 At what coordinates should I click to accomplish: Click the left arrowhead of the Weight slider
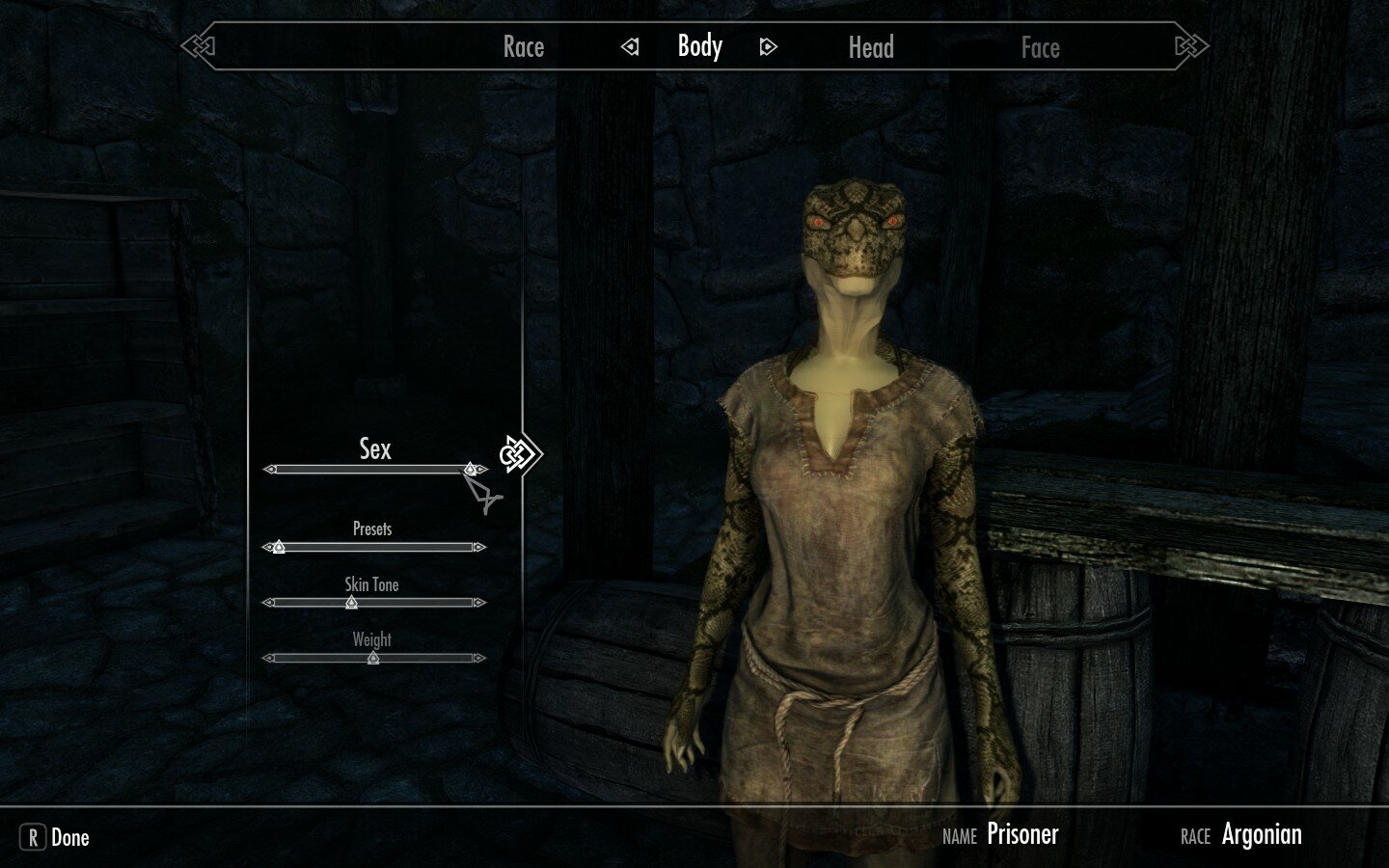tap(267, 657)
